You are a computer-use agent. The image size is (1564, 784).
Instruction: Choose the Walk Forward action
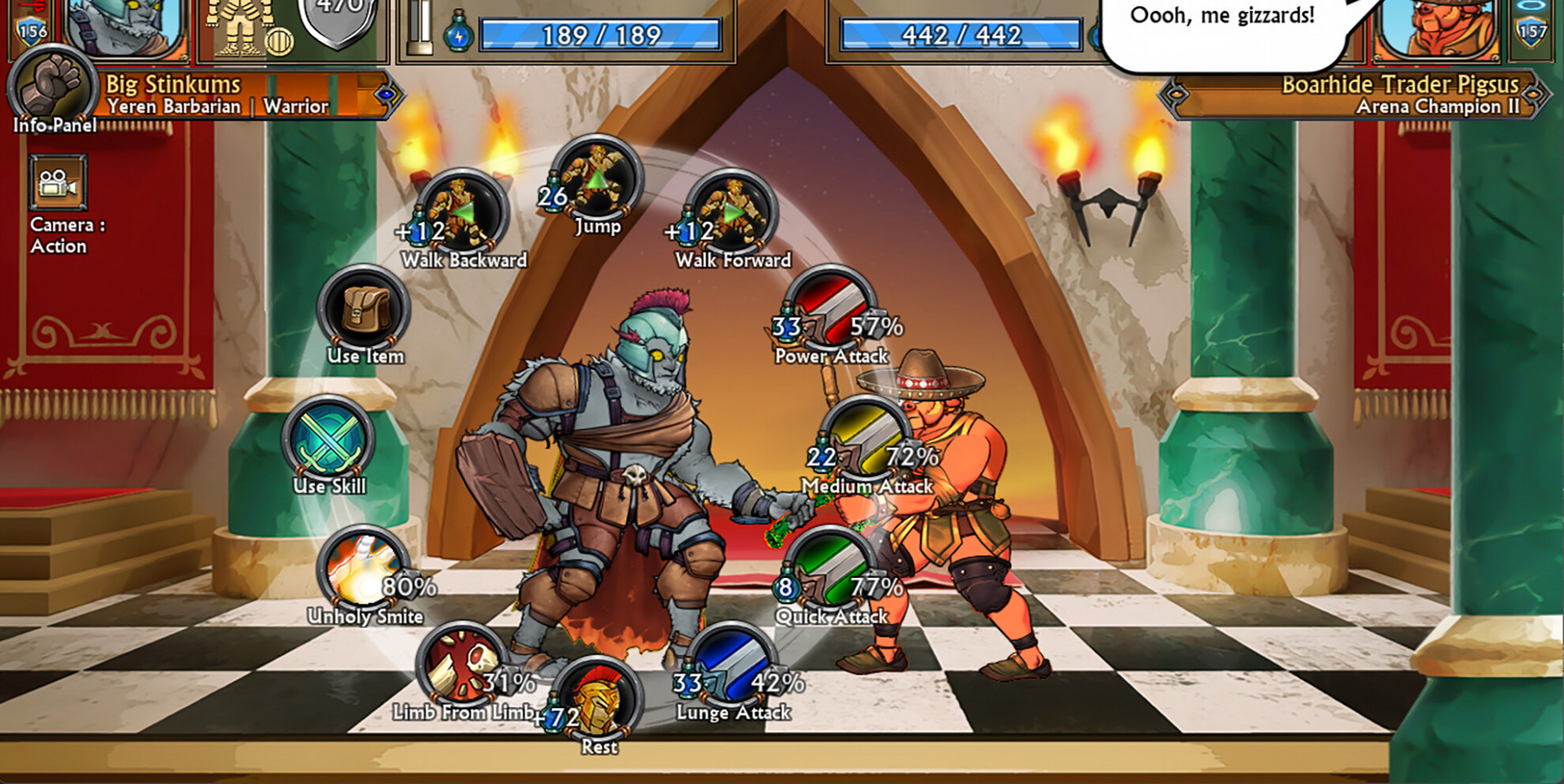tap(732, 212)
